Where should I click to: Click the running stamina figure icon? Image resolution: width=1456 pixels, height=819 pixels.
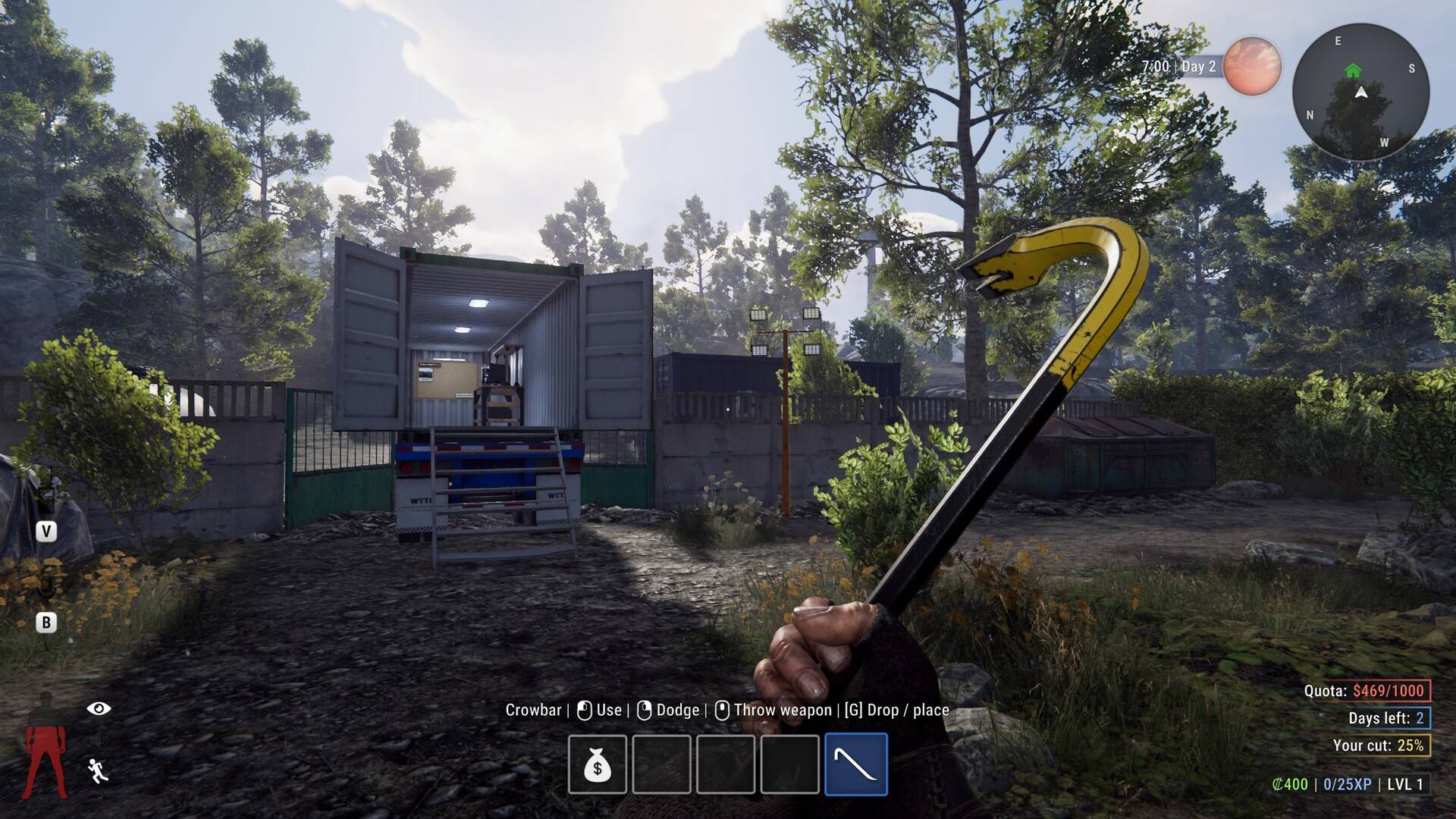[x=98, y=770]
